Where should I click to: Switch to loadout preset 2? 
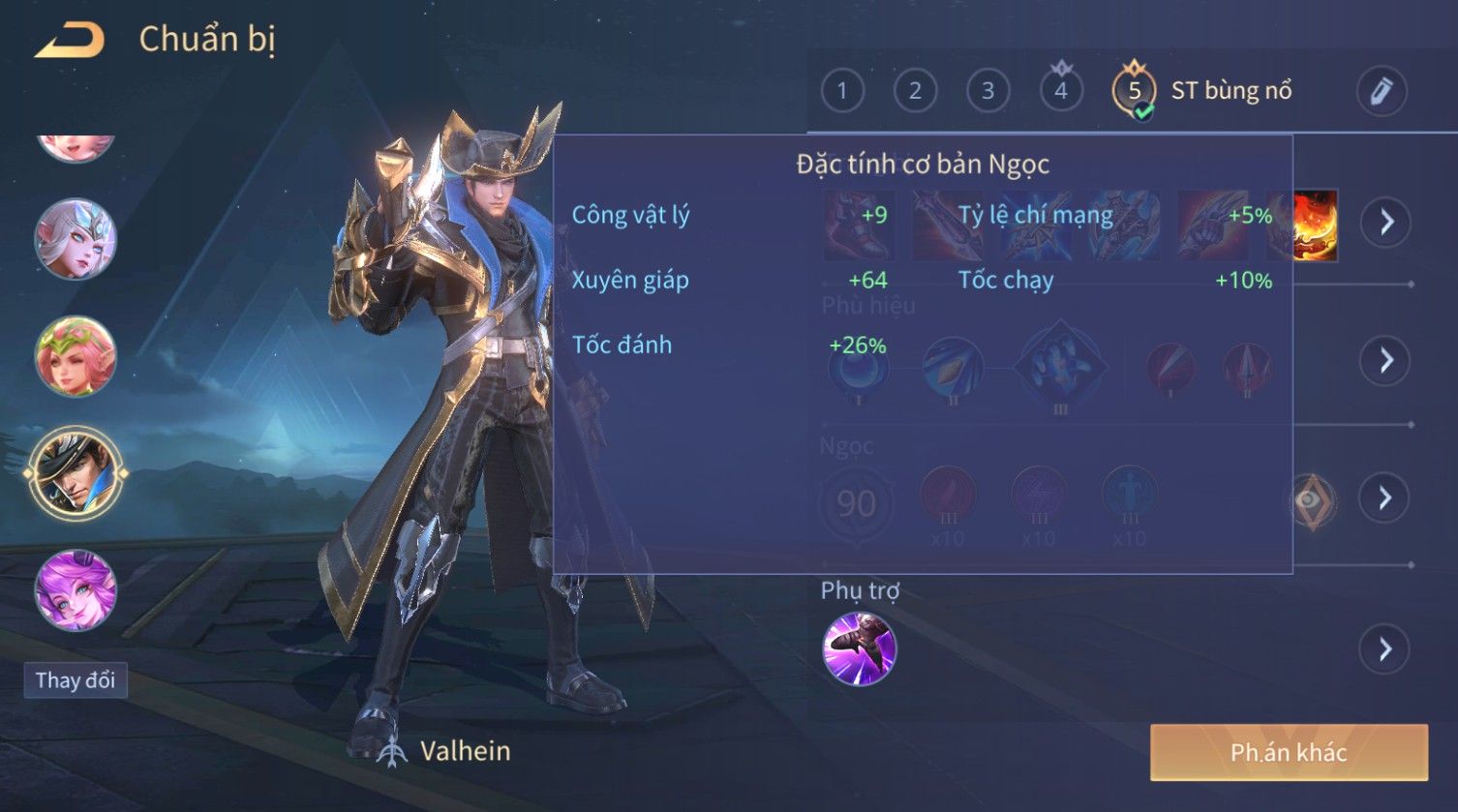(914, 91)
